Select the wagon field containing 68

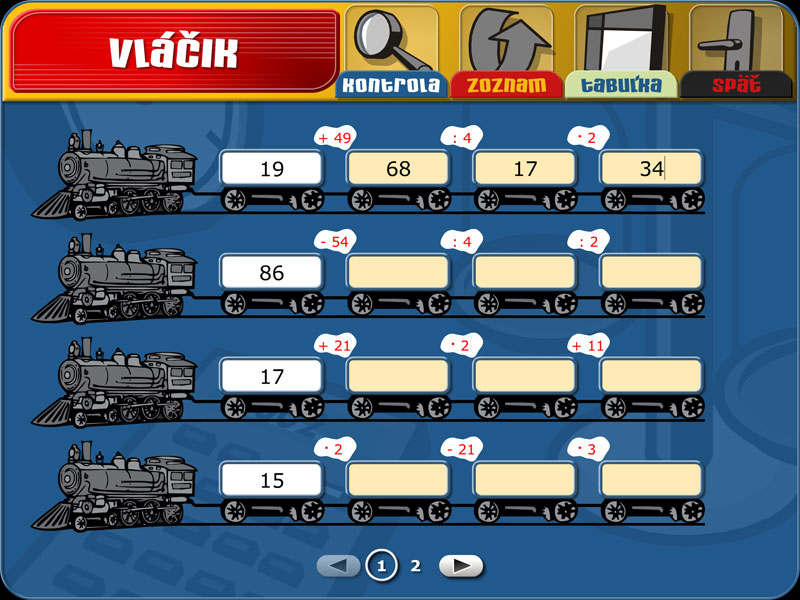[x=398, y=169]
